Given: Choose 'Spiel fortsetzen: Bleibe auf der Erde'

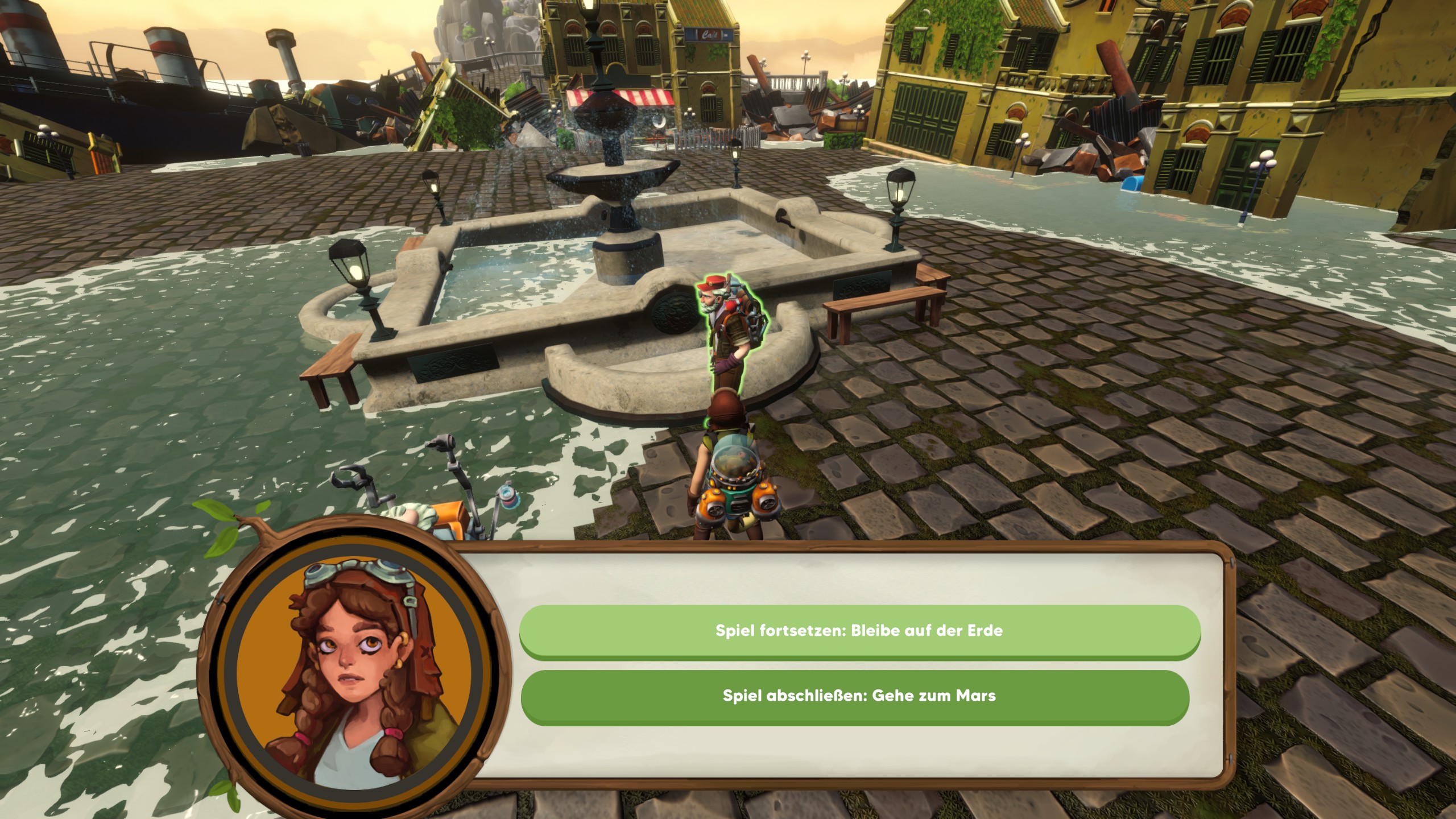Looking at the screenshot, I should 859,631.
